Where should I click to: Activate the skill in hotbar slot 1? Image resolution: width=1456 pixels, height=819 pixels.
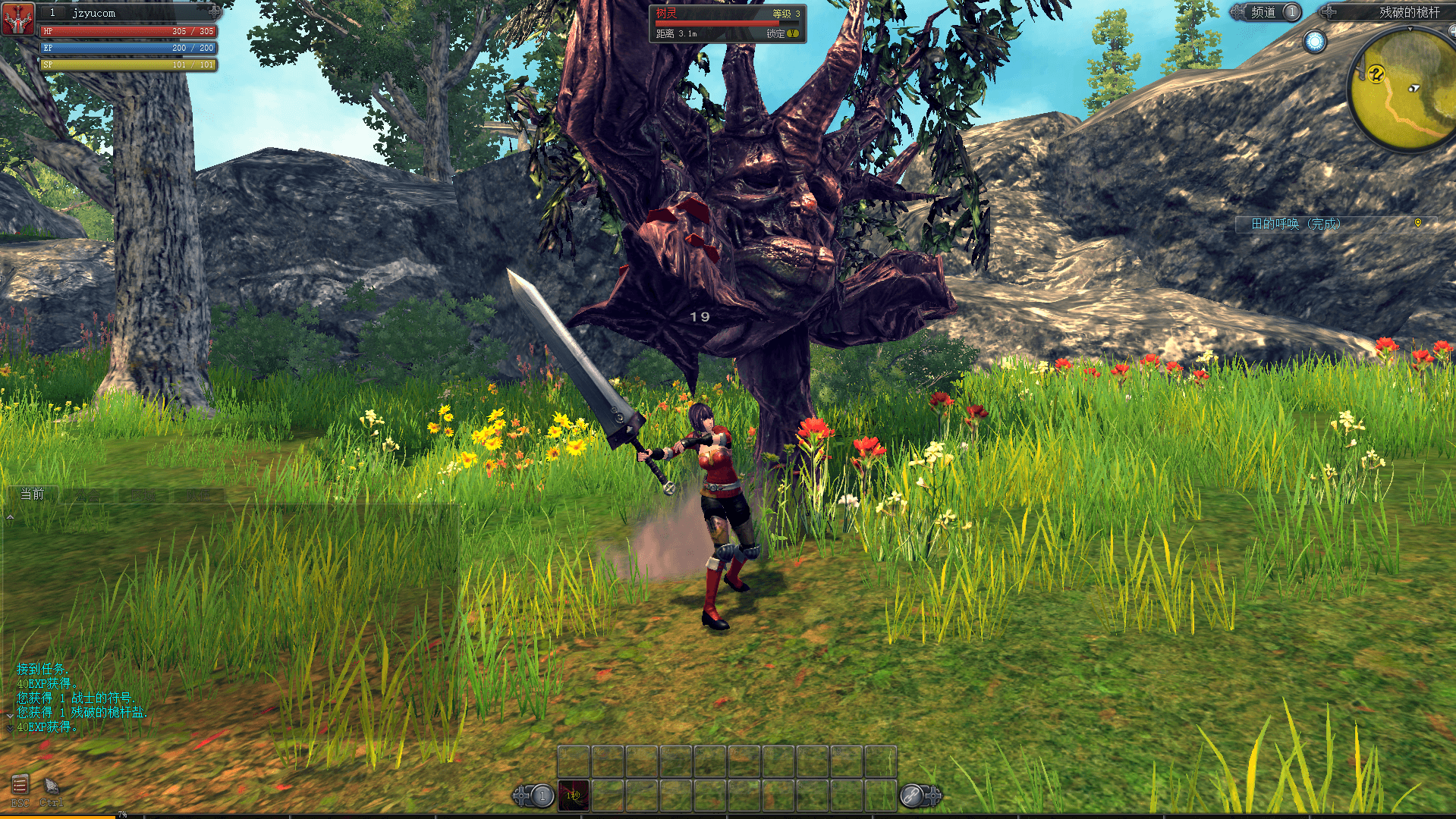tap(574, 795)
